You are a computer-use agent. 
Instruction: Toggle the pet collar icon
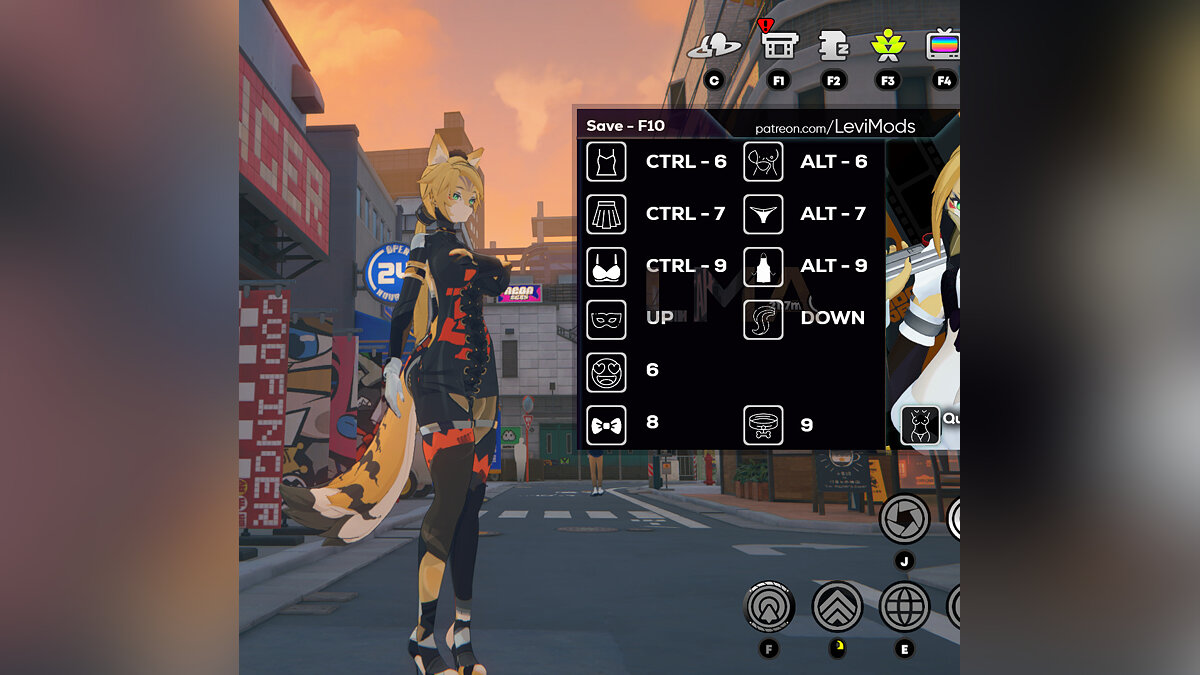tap(763, 425)
